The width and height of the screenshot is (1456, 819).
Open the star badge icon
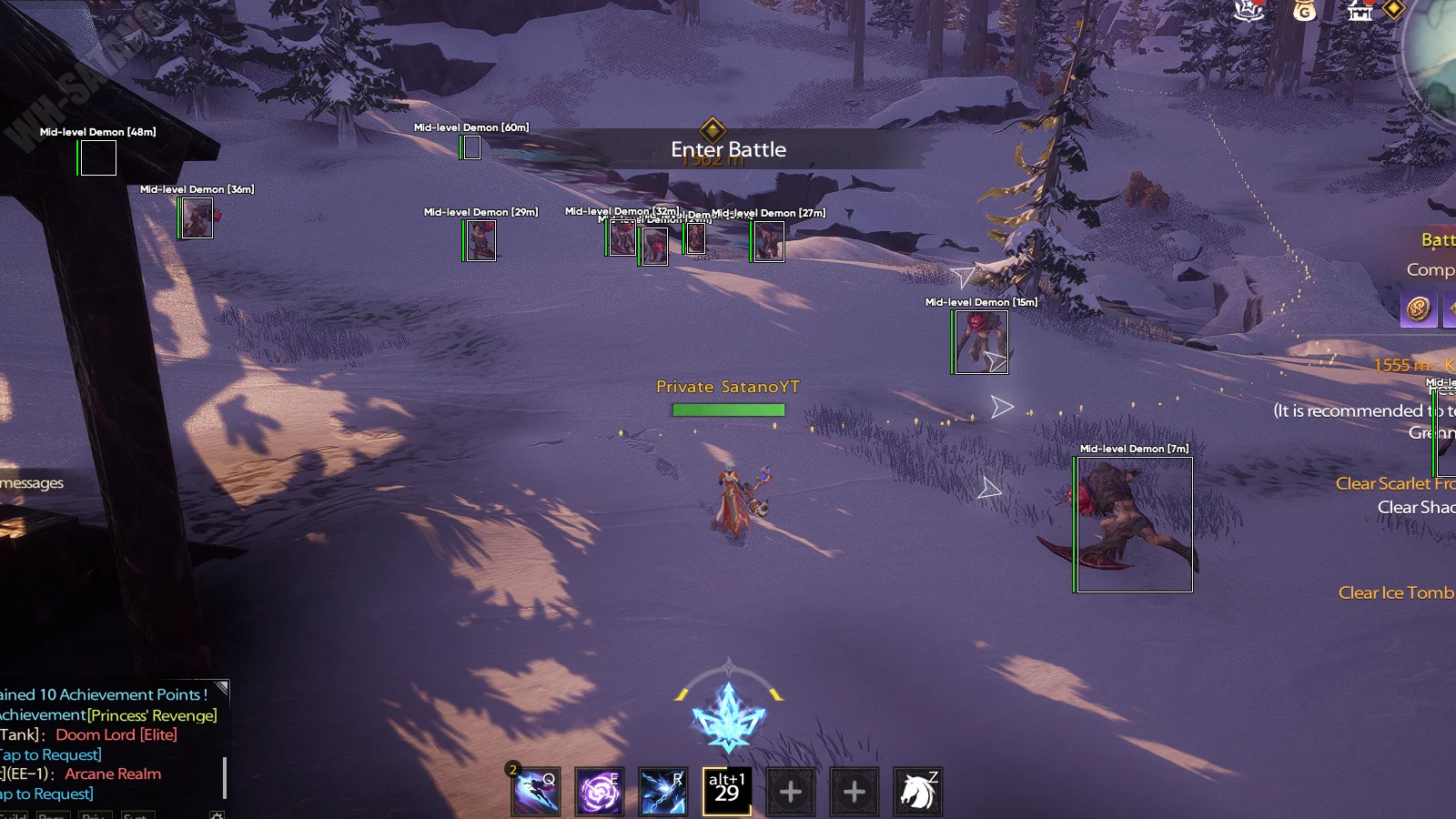click(1249, 10)
